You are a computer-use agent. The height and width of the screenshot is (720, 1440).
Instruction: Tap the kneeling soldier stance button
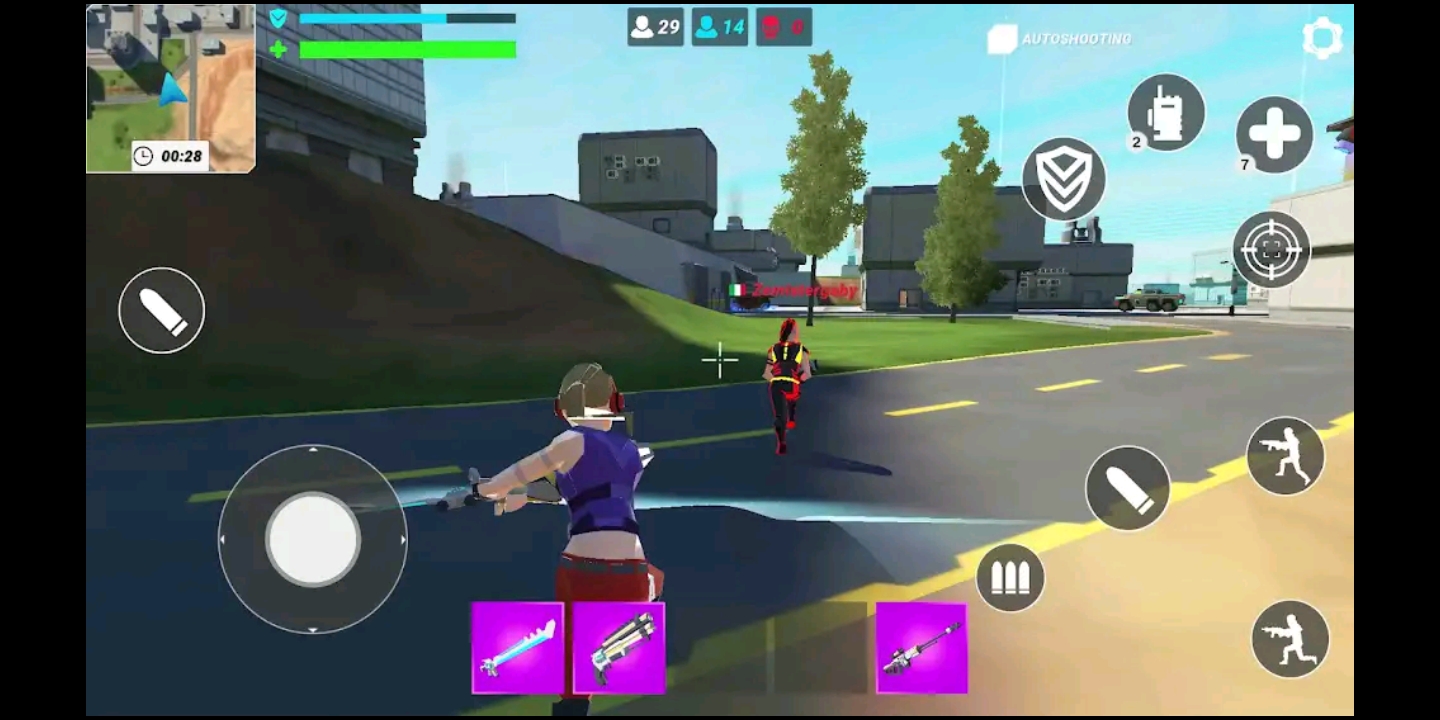pyautogui.click(x=1290, y=638)
